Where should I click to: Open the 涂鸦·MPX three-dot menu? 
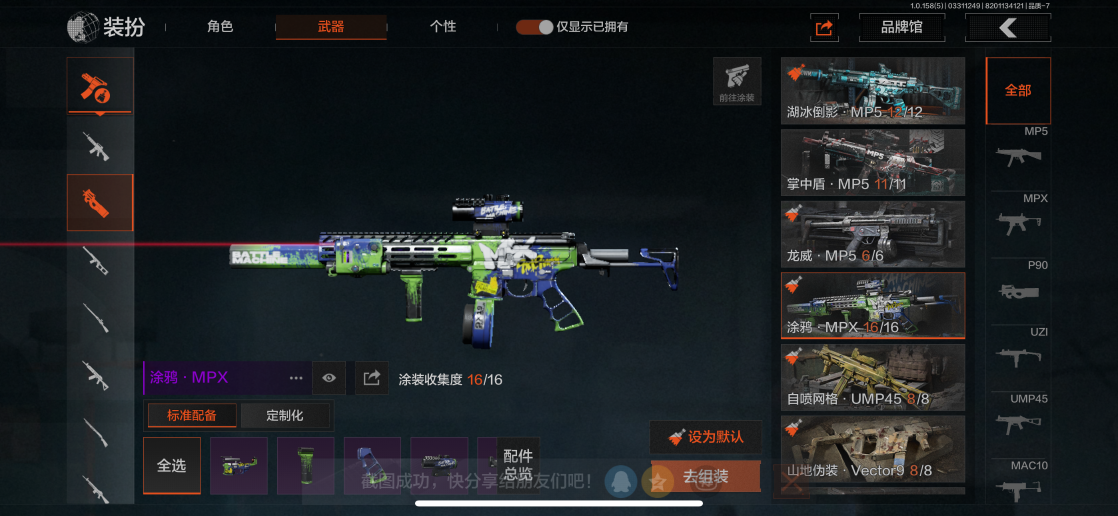pyautogui.click(x=296, y=378)
